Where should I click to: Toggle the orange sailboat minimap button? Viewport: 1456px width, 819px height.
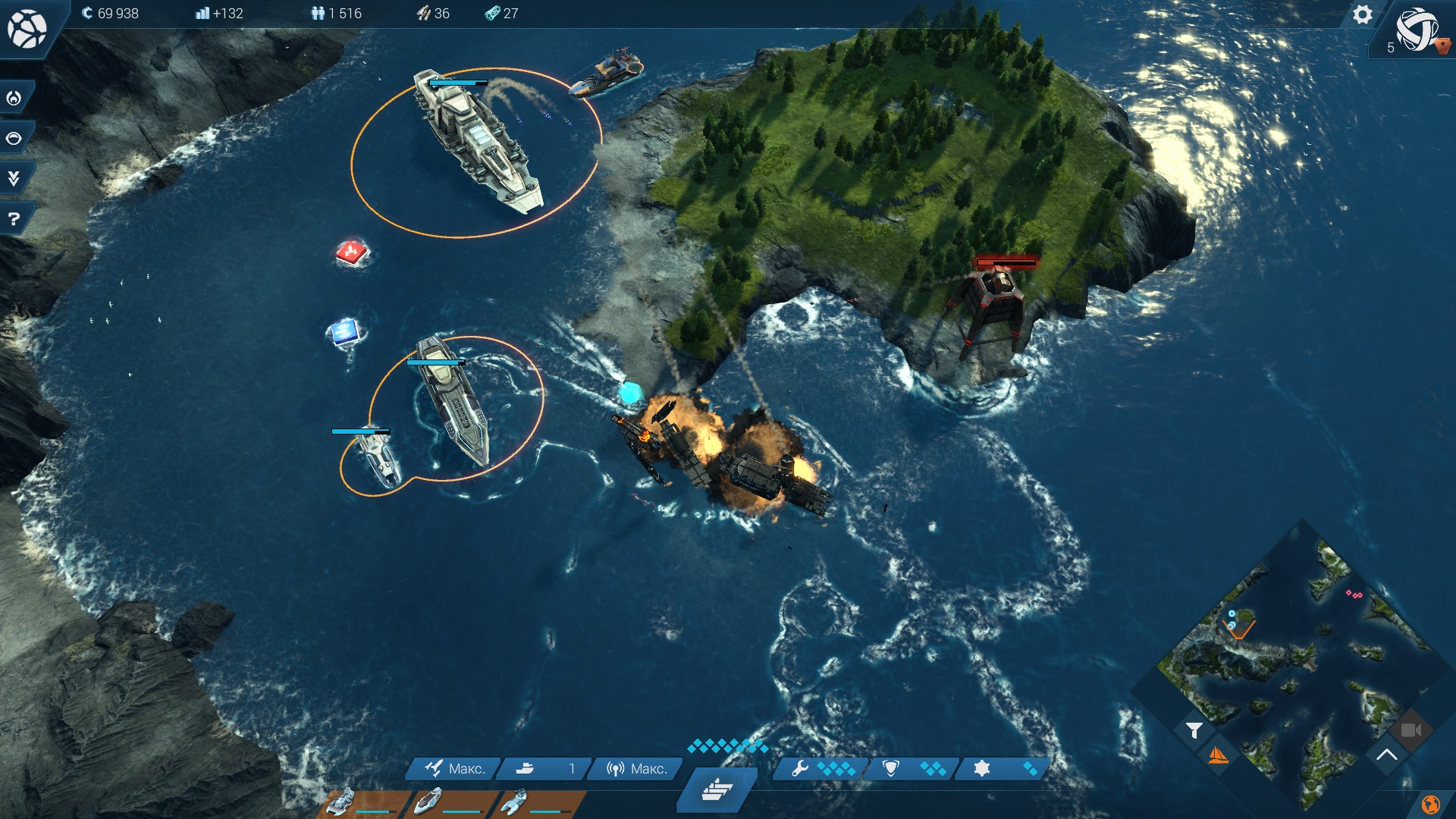[1217, 755]
